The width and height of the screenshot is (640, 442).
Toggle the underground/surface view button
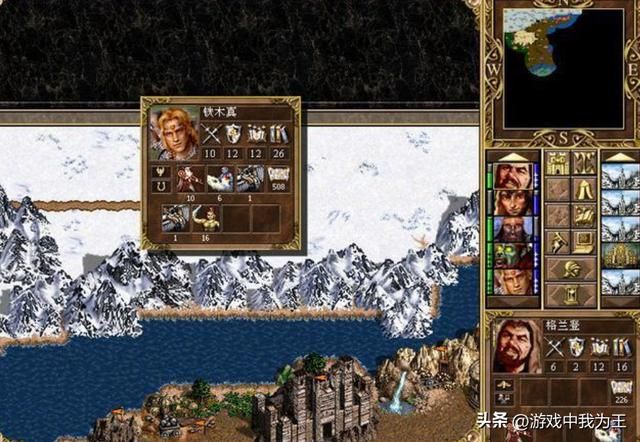click(585, 163)
